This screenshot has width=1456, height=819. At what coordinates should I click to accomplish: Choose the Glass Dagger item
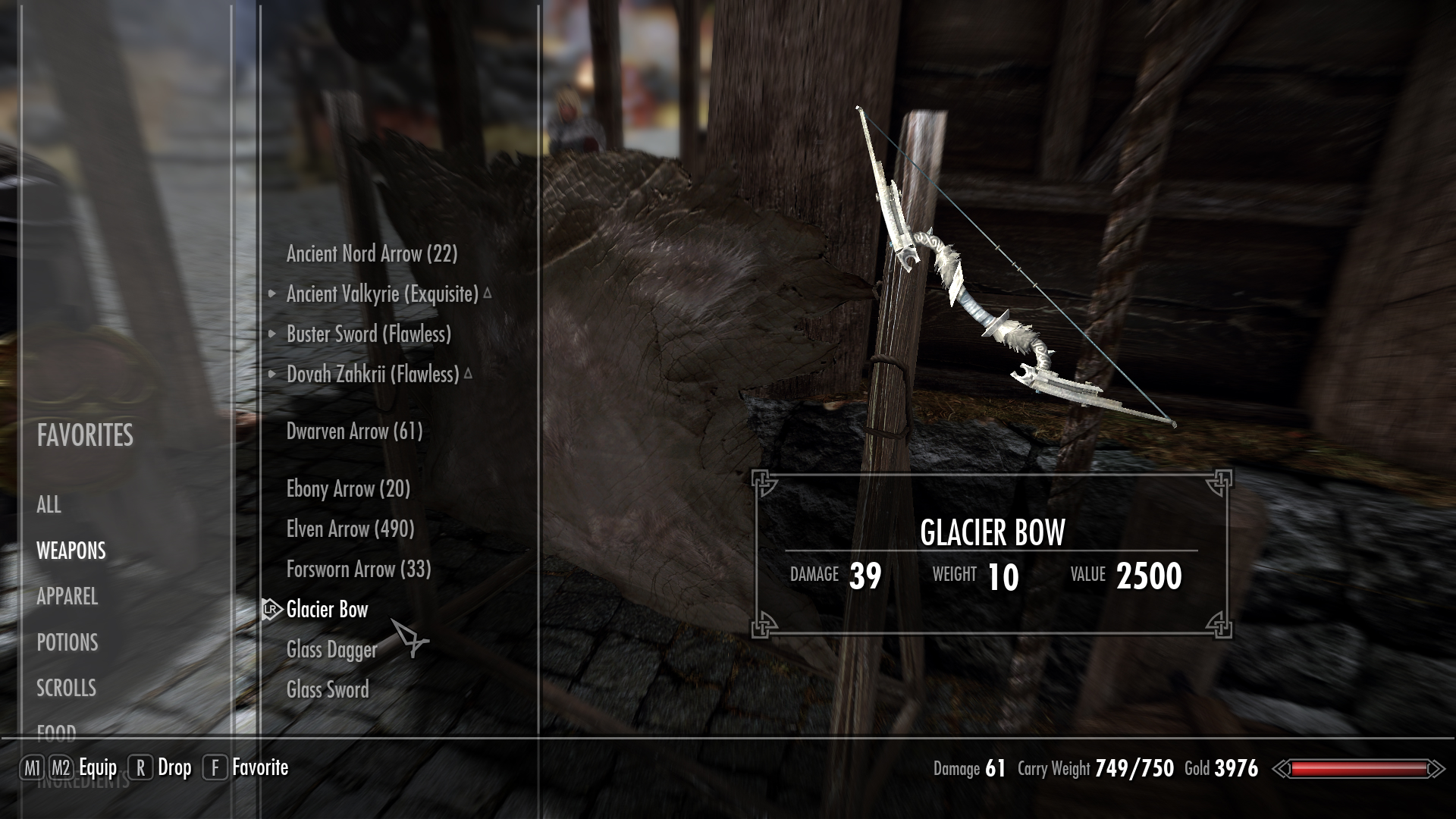tap(331, 650)
